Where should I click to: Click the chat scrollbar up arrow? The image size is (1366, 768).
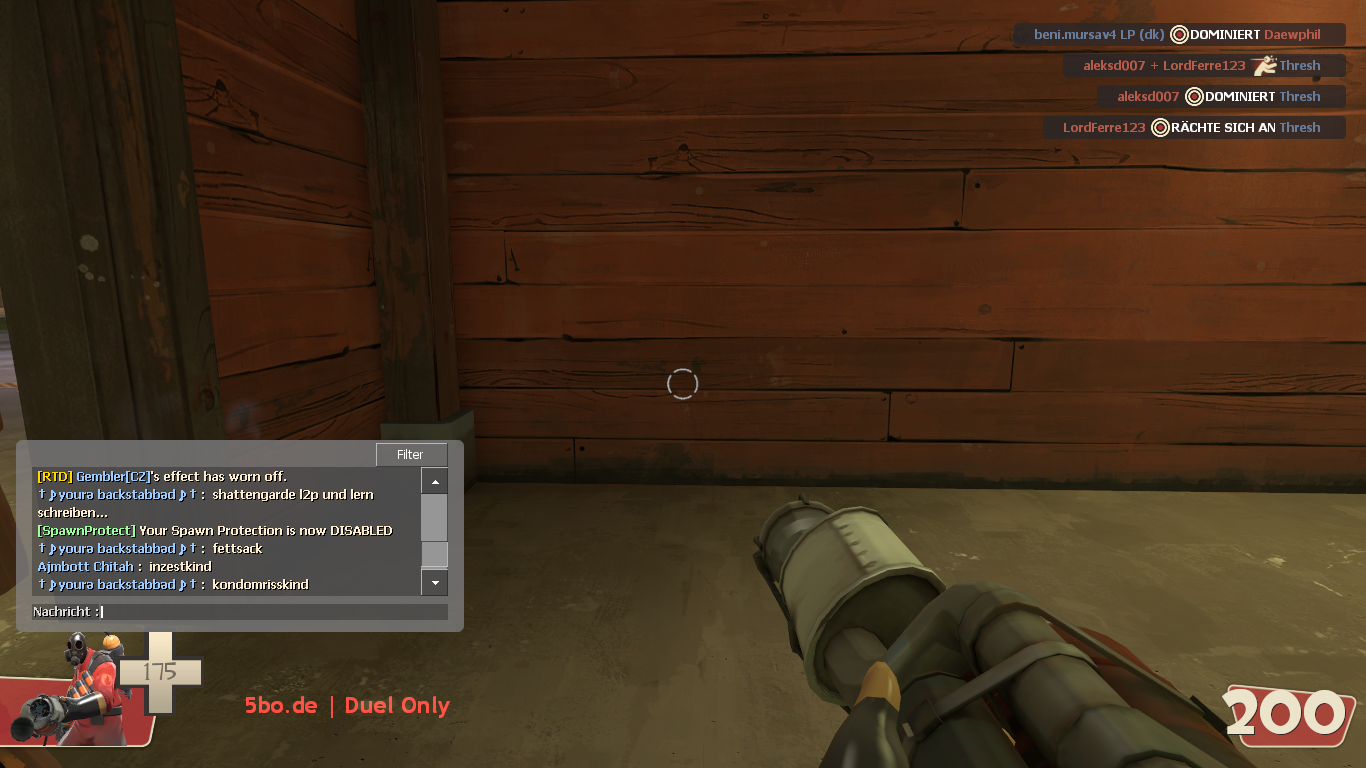point(434,482)
